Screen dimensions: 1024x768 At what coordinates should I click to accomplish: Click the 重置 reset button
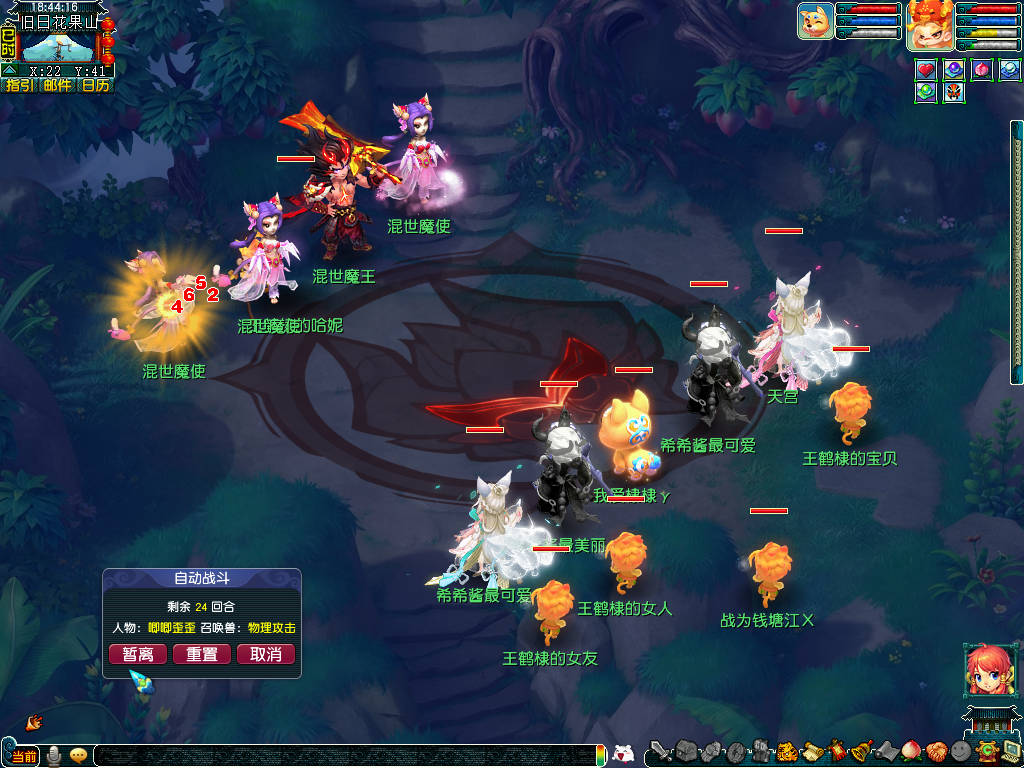point(202,655)
